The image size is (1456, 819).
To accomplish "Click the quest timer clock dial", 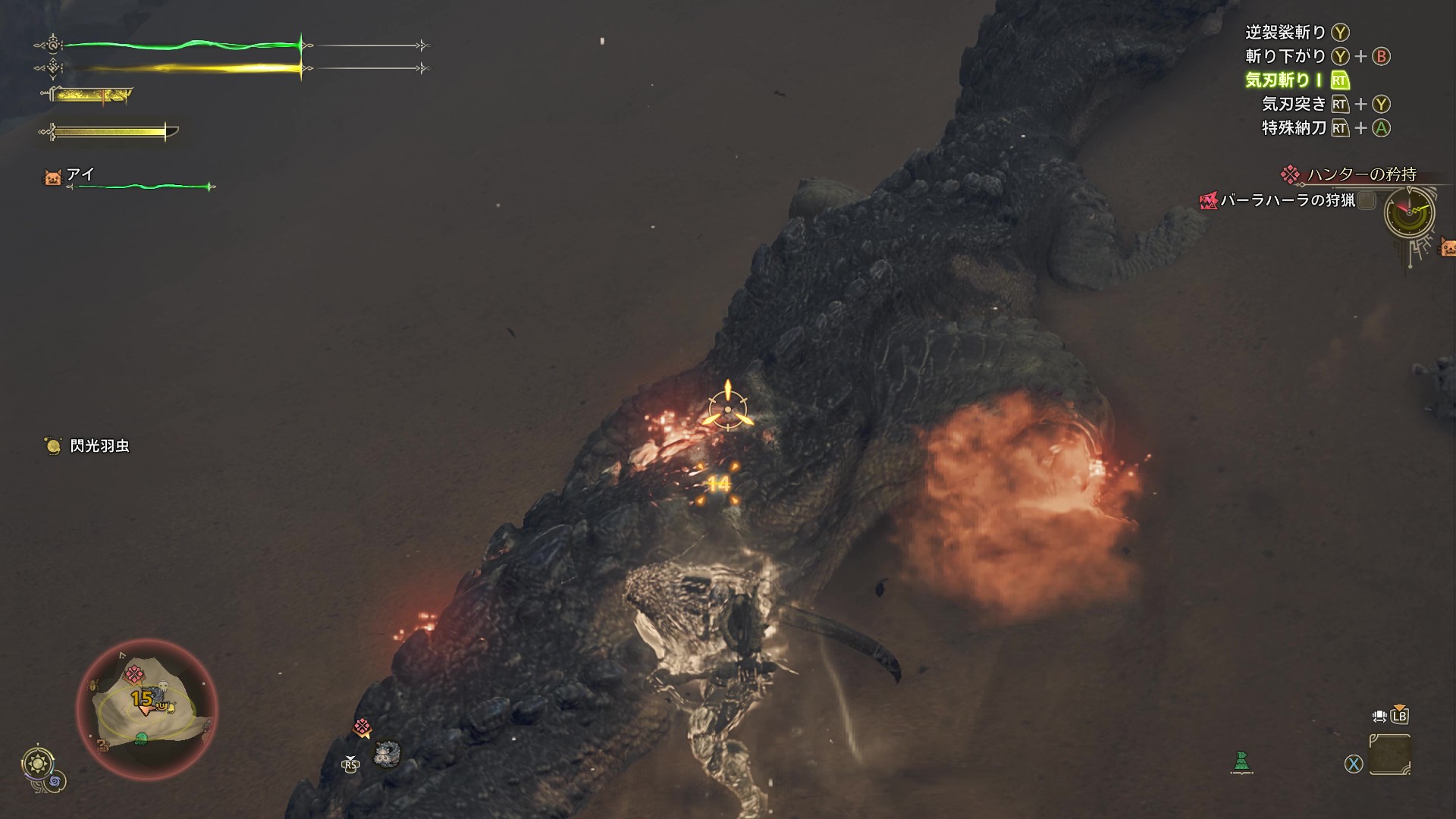I will (x=1409, y=212).
